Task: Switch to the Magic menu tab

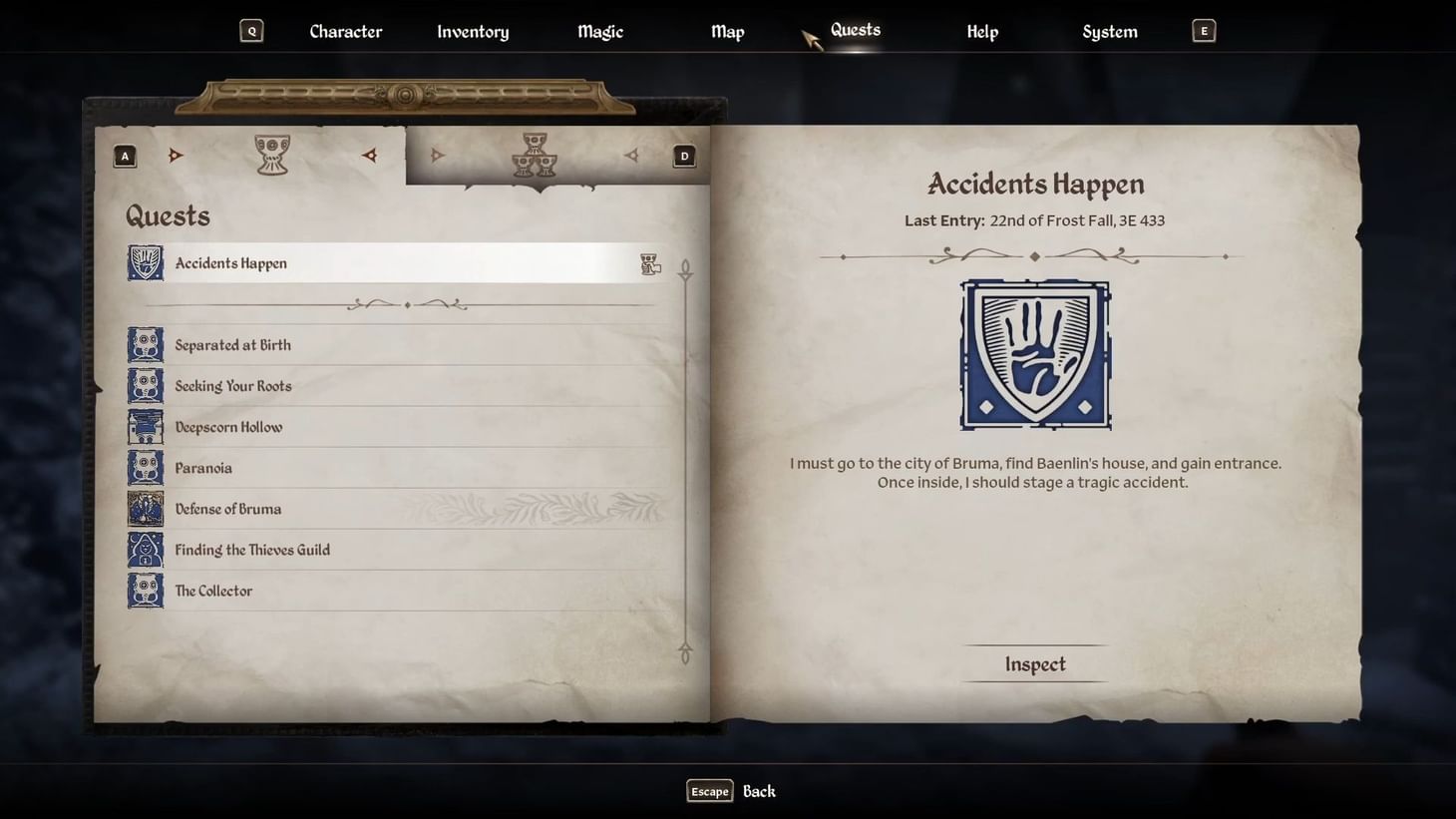Action: (x=599, y=31)
